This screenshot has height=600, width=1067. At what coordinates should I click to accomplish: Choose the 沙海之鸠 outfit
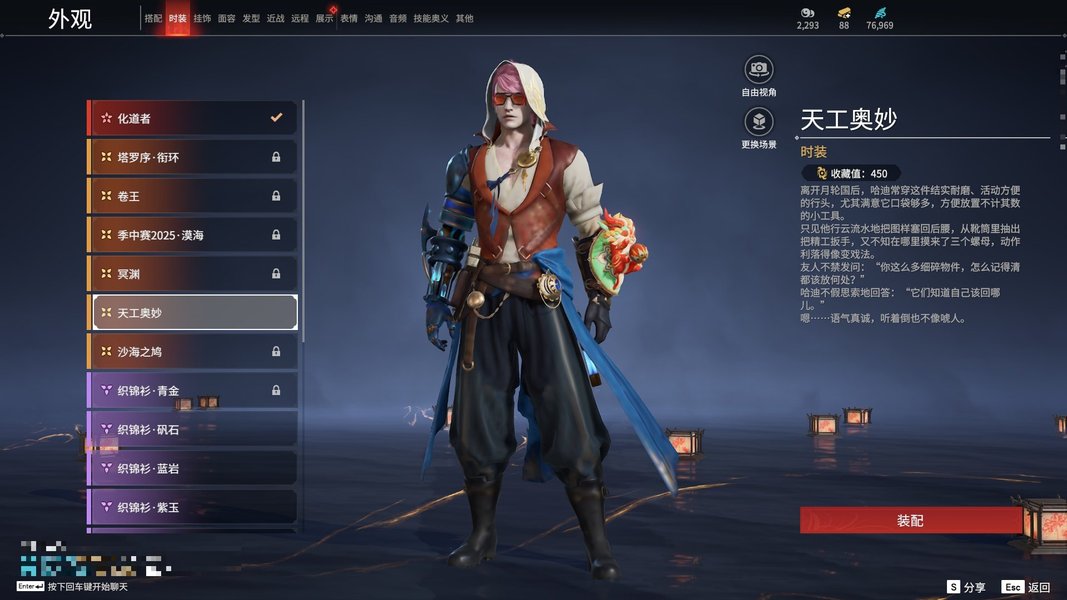(193, 351)
